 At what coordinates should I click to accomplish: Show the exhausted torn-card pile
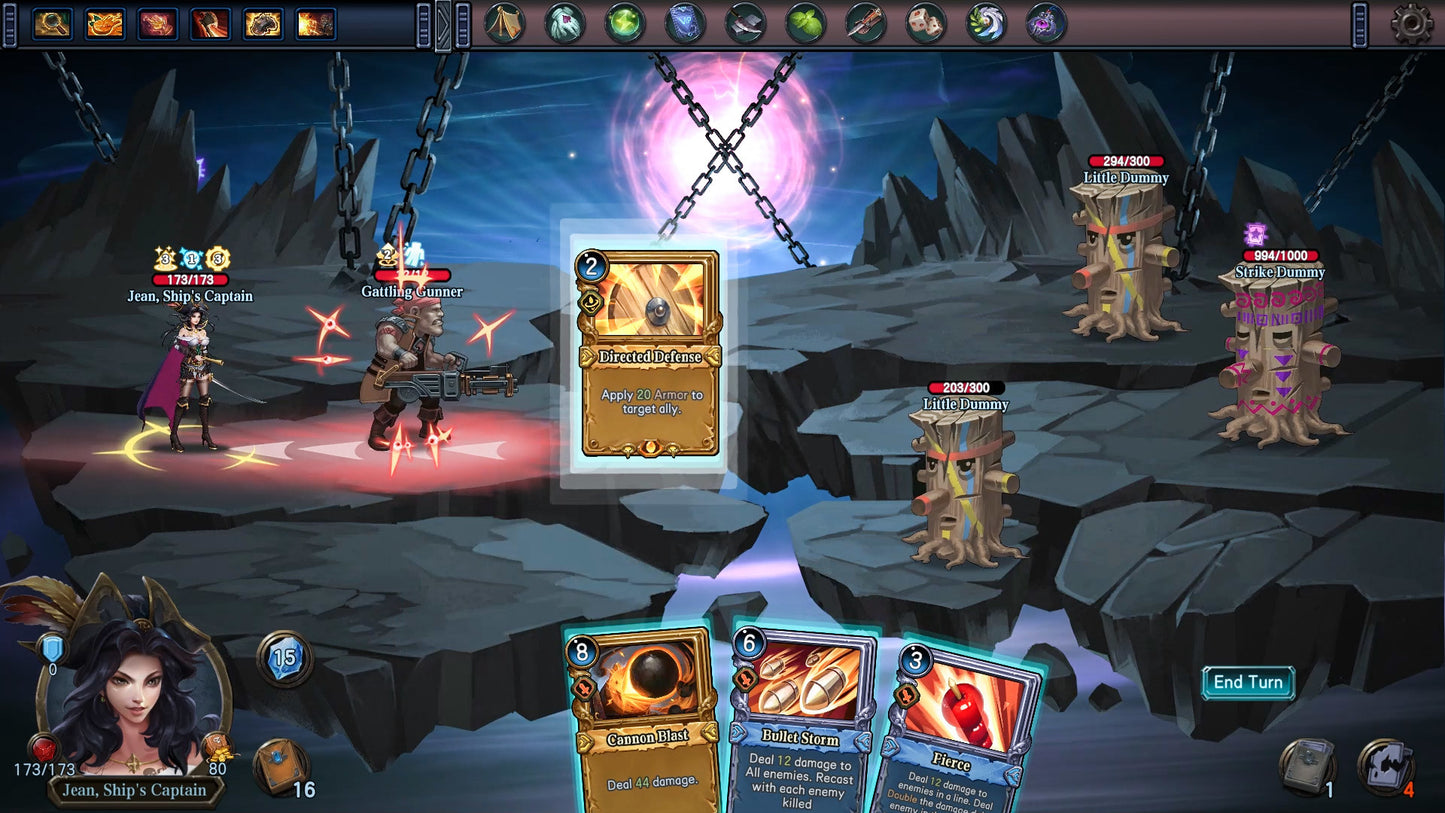pos(1385,767)
